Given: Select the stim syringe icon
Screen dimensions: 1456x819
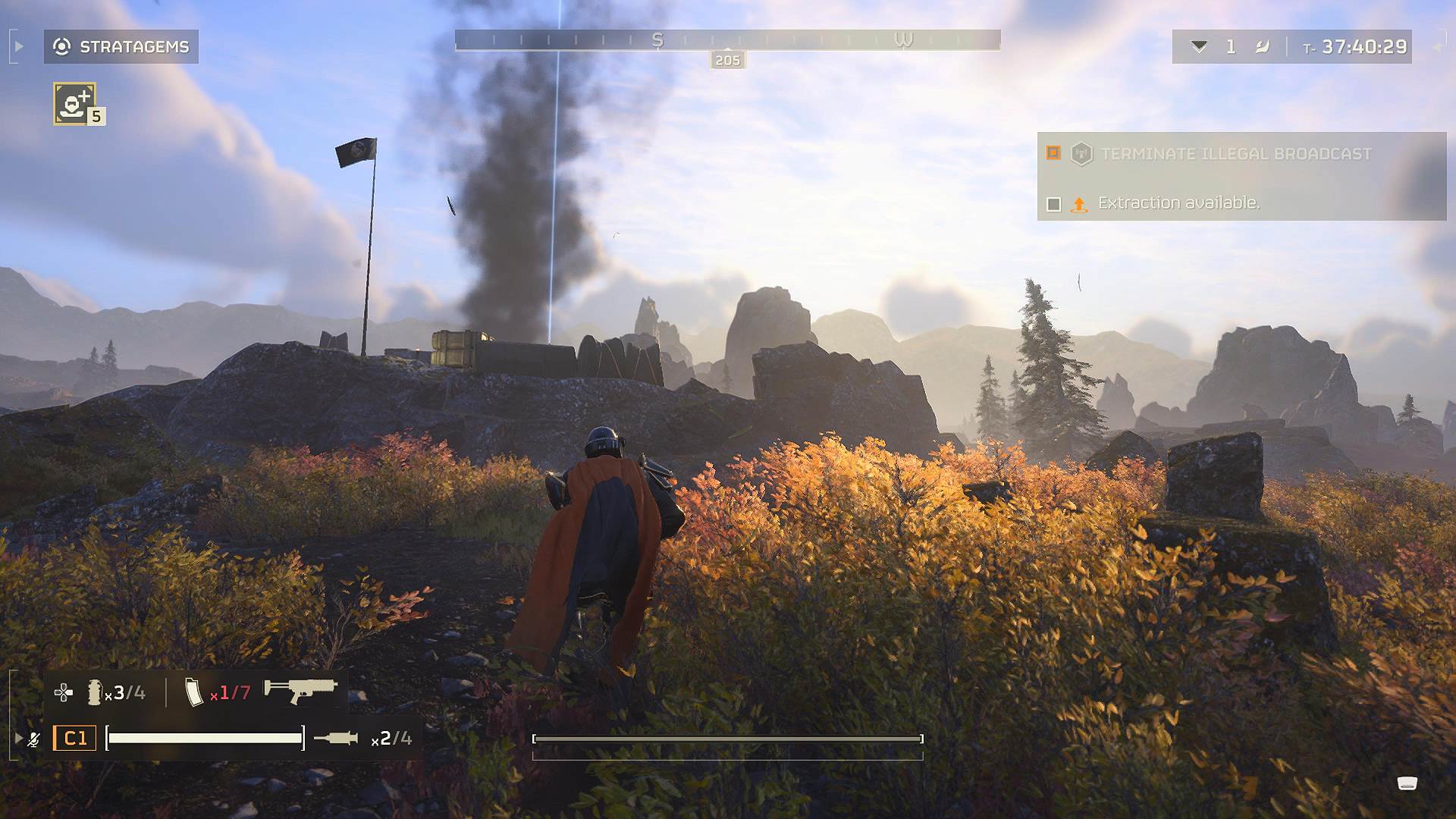Looking at the screenshot, I should (335, 738).
